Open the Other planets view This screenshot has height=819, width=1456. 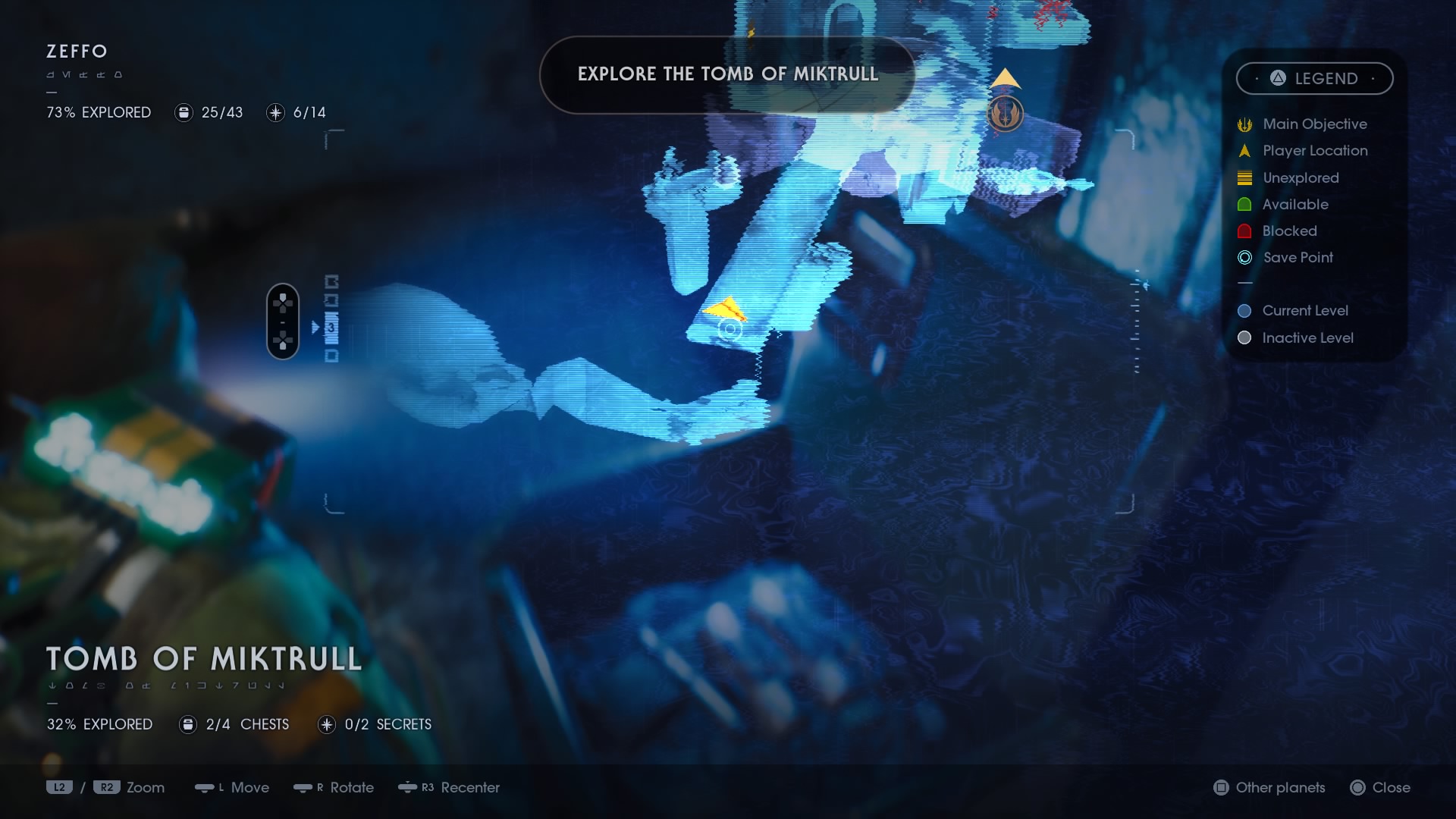tap(1269, 788)
